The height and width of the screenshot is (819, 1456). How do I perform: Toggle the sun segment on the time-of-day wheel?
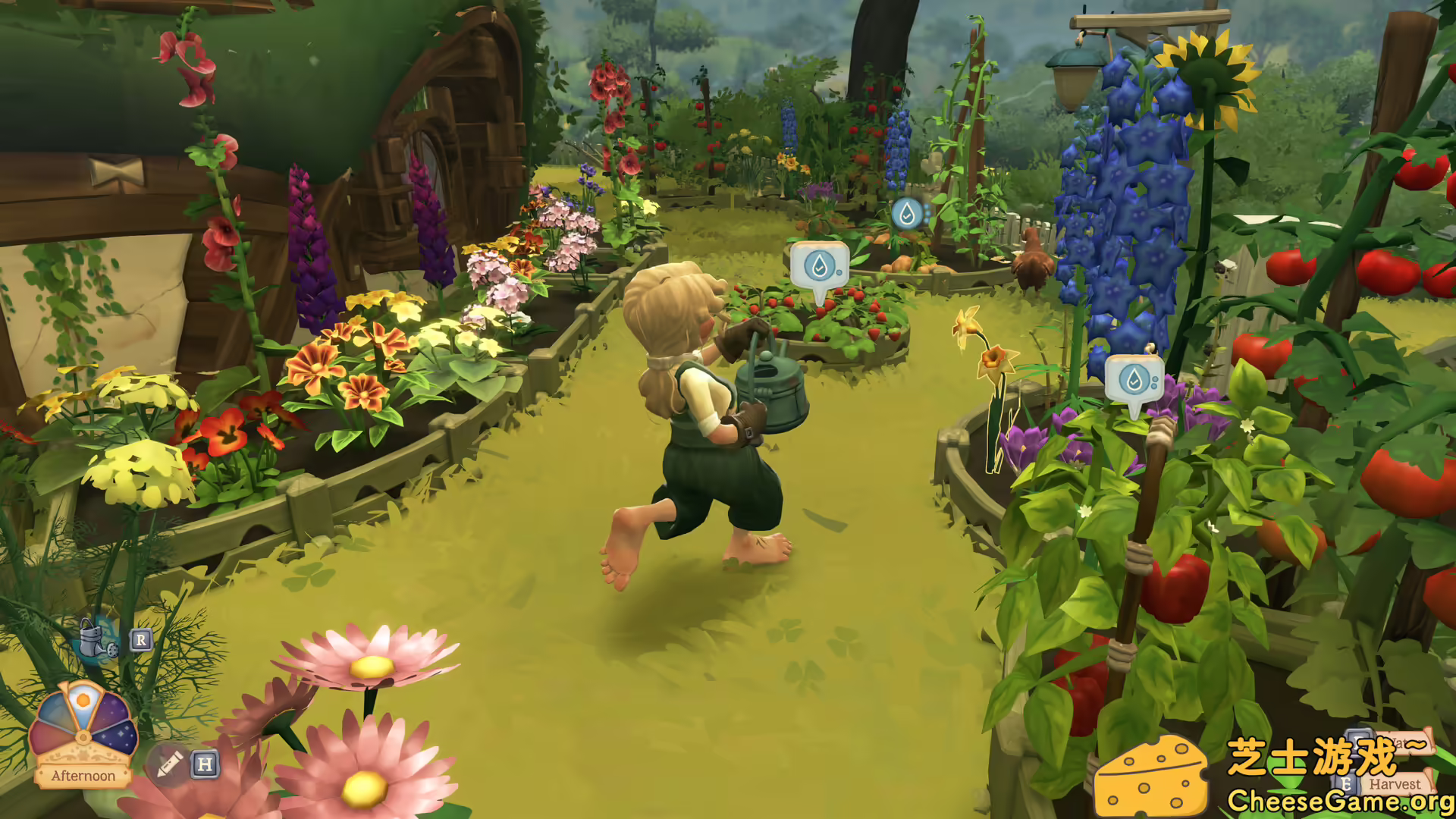point(83,700)
